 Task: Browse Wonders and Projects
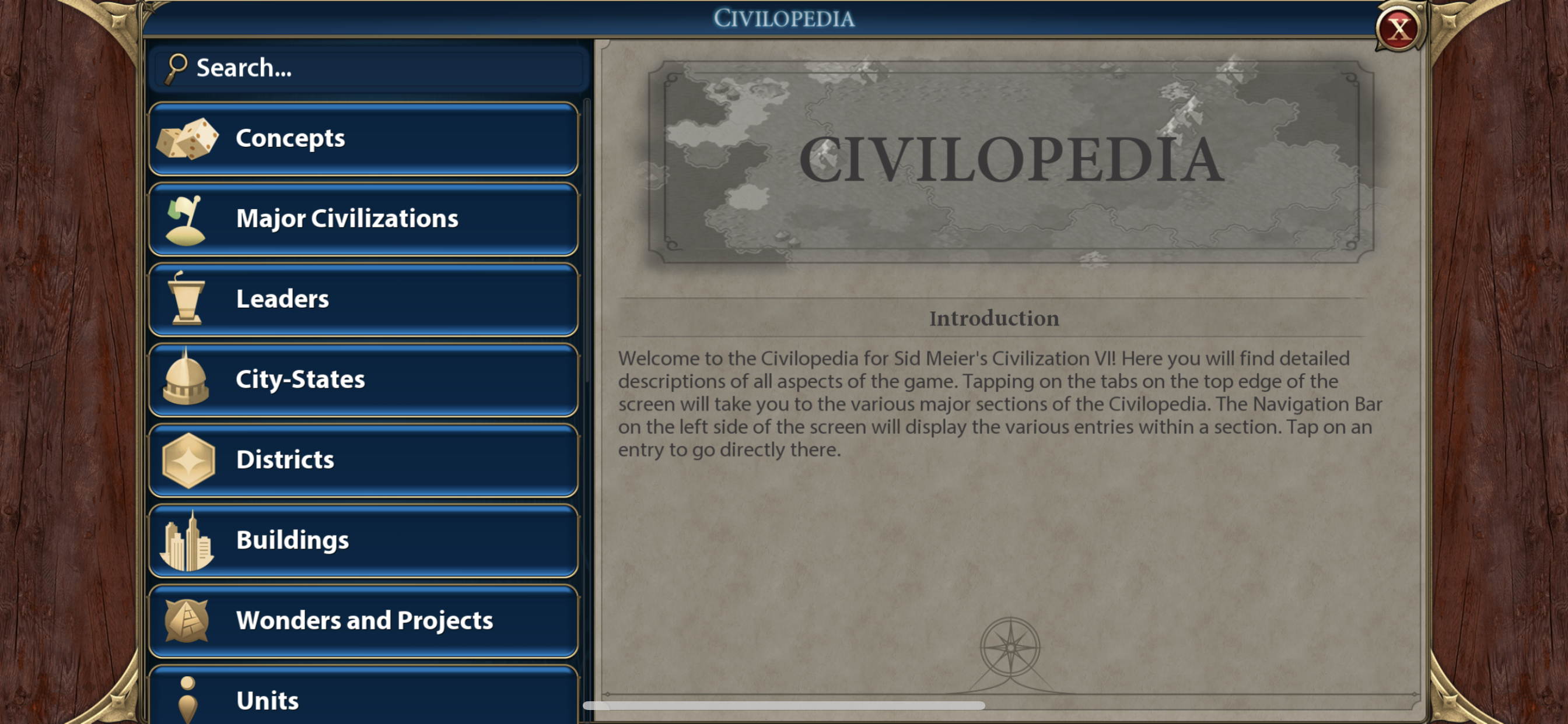tap(364, 621)
